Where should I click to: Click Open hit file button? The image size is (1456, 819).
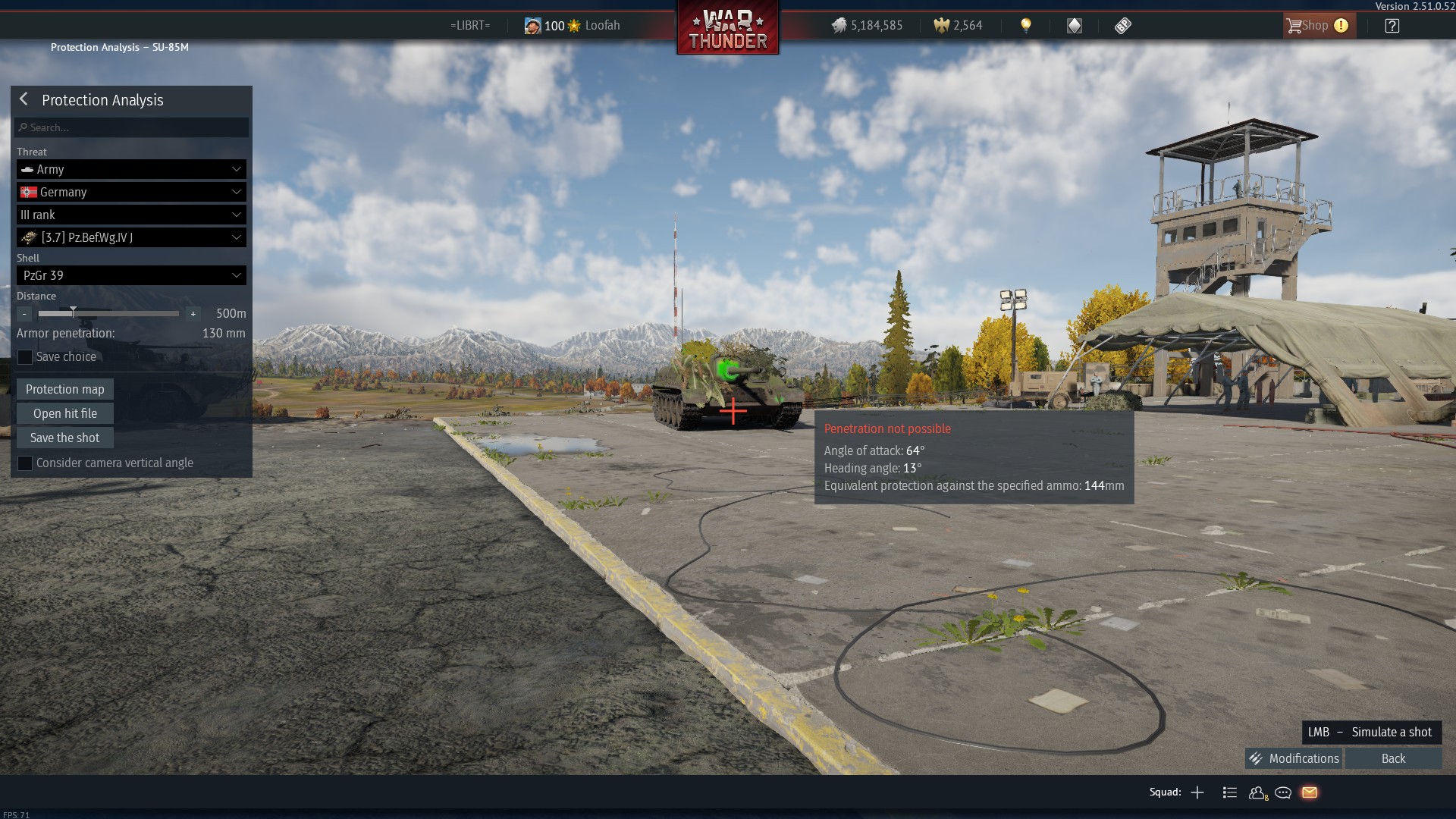click(65, 413)
